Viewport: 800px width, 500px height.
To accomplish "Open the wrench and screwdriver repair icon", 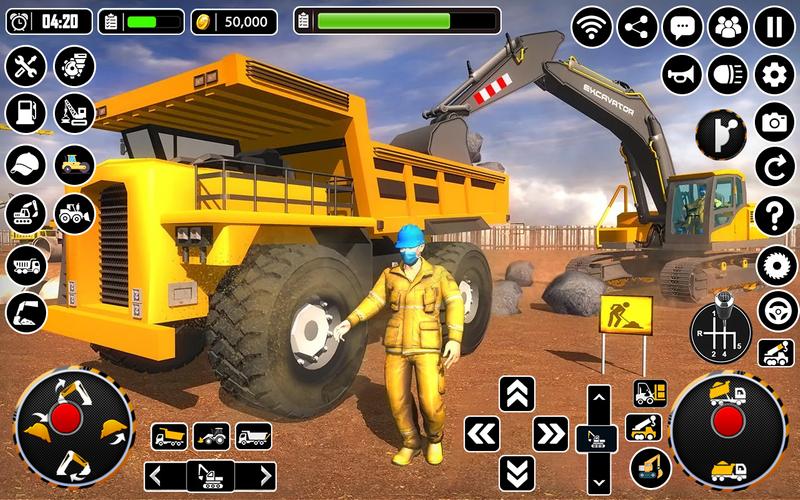I will coord(25,67).
